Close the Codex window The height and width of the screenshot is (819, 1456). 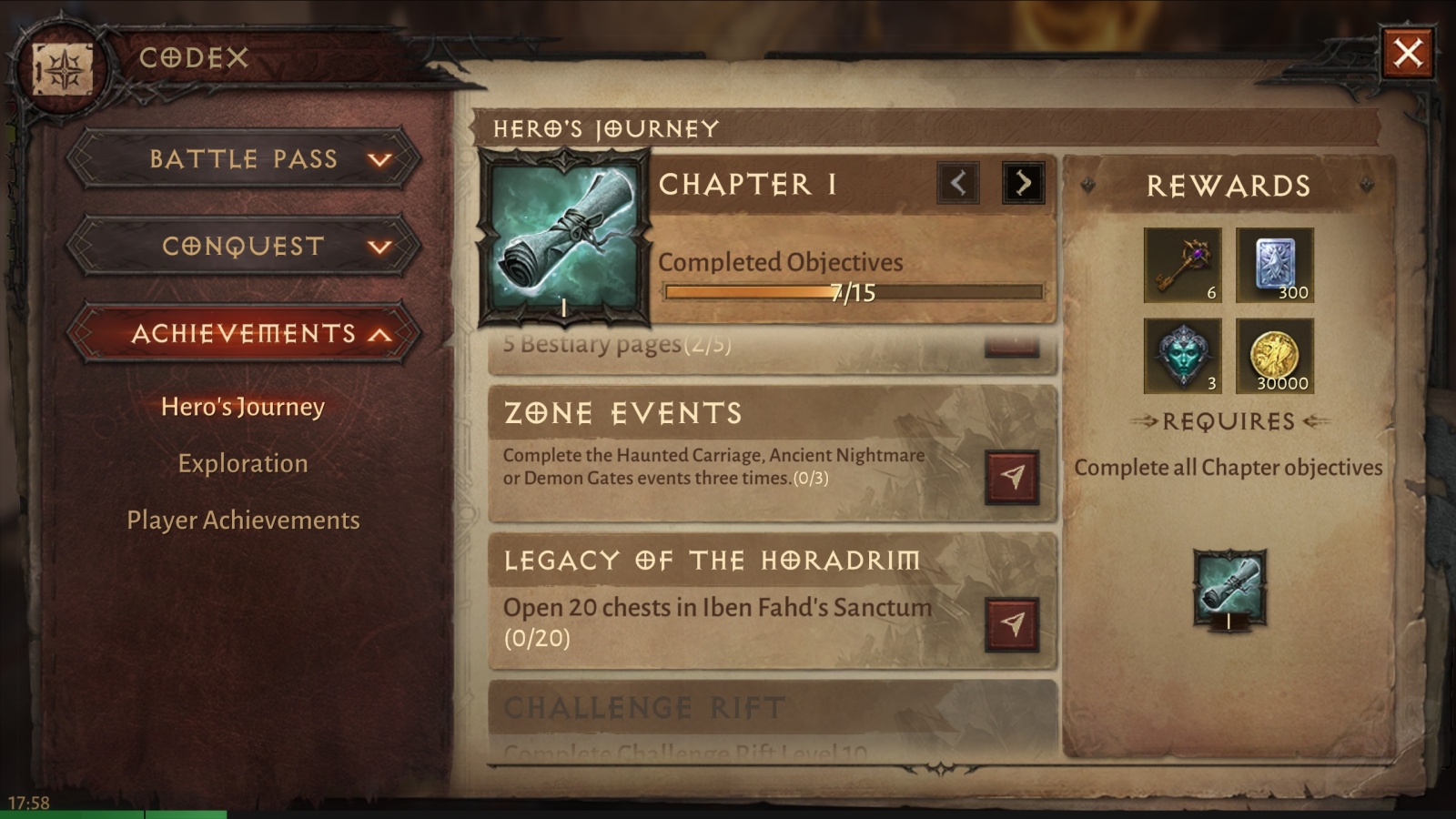tap(1407, 53)
